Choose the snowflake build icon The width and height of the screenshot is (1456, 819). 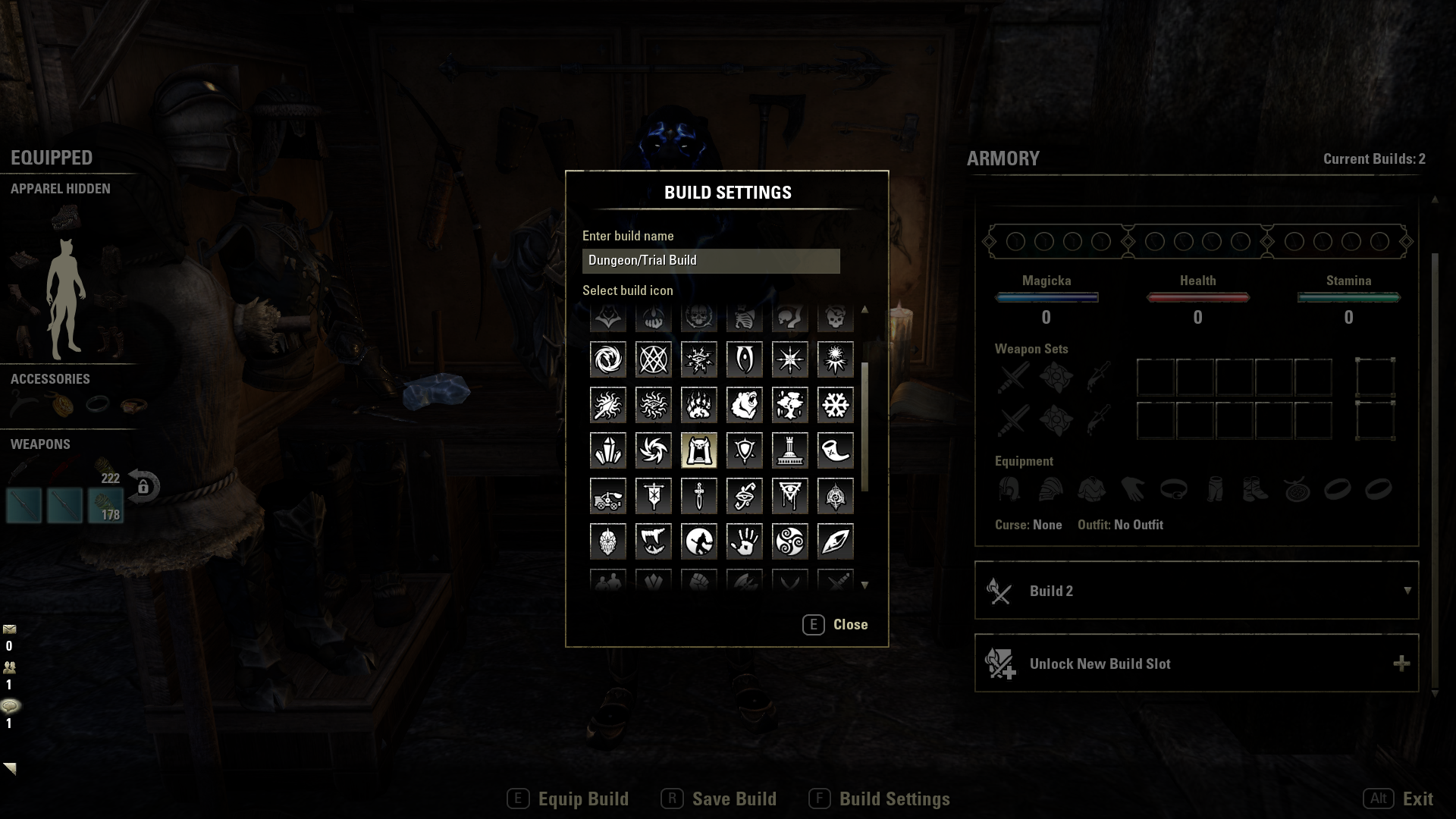tap(835, 405)
